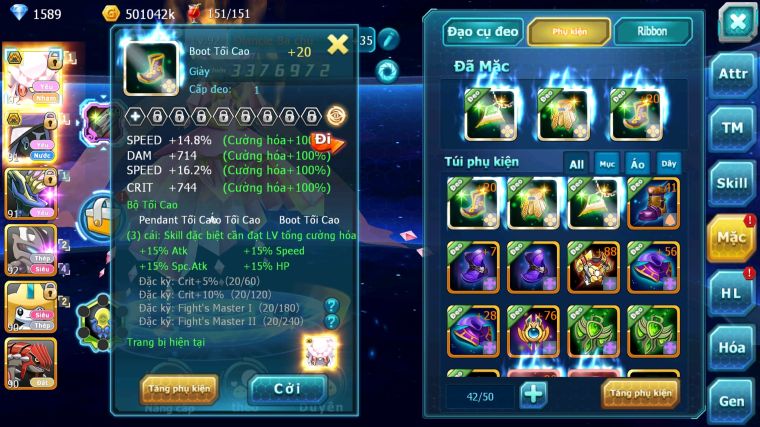
Task: Go to the TM side tab
Action: coord(733,127)
